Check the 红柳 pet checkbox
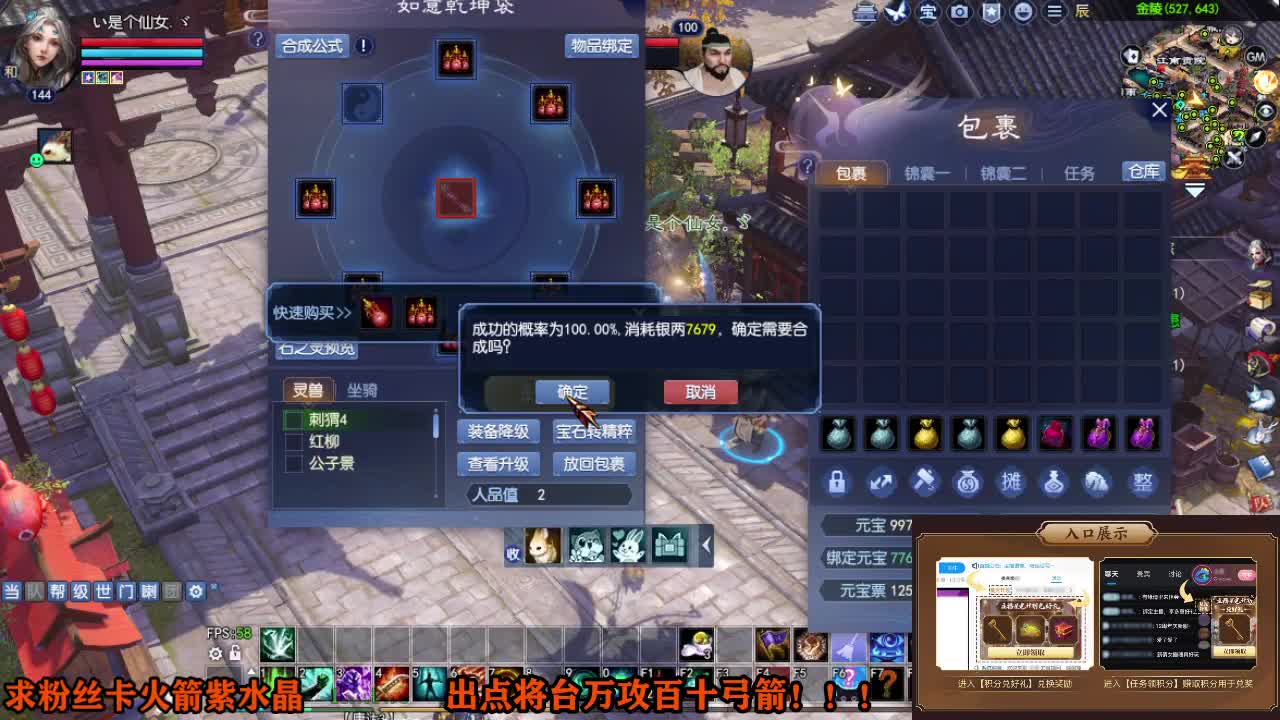 click(x=293, y=441)
